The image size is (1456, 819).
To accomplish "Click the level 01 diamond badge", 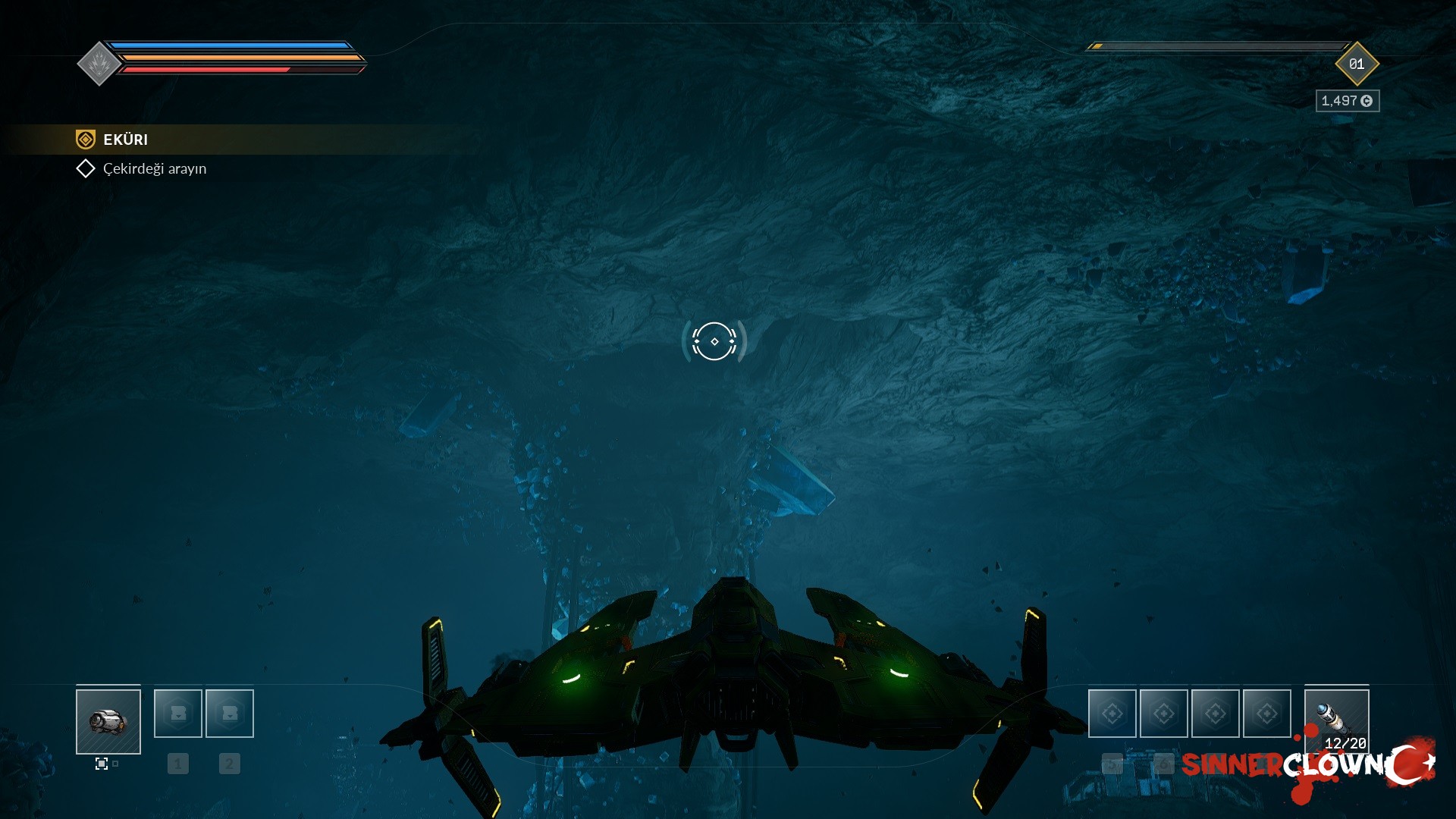I will tap(1356, 64).
